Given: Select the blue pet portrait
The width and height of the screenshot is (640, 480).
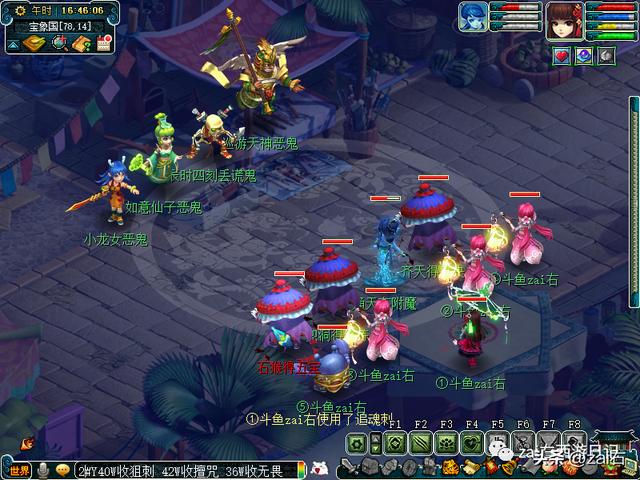Looking at the screenshot, I should pos(473,17).
